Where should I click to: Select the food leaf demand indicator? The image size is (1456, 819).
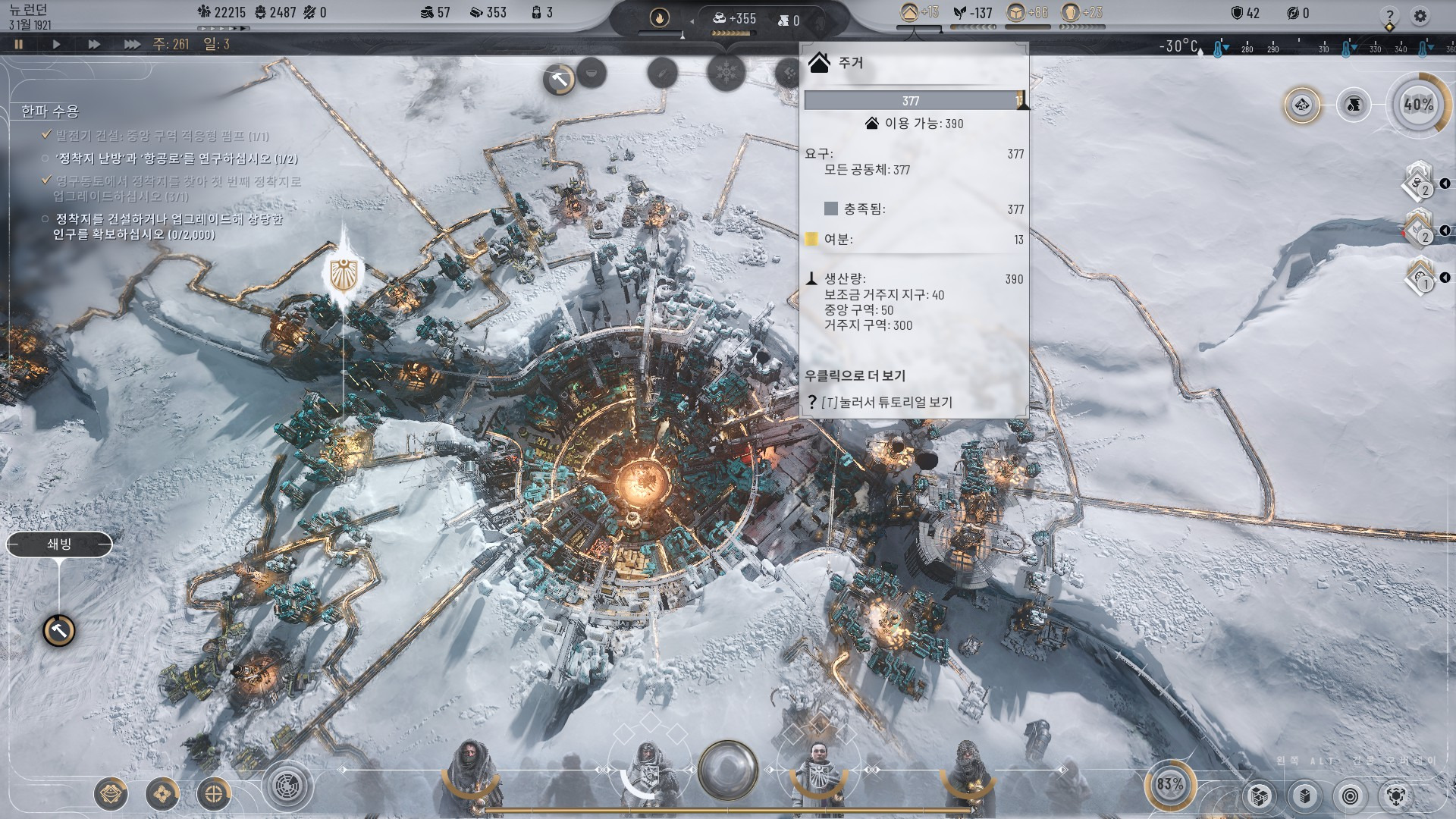coord(961,13)
